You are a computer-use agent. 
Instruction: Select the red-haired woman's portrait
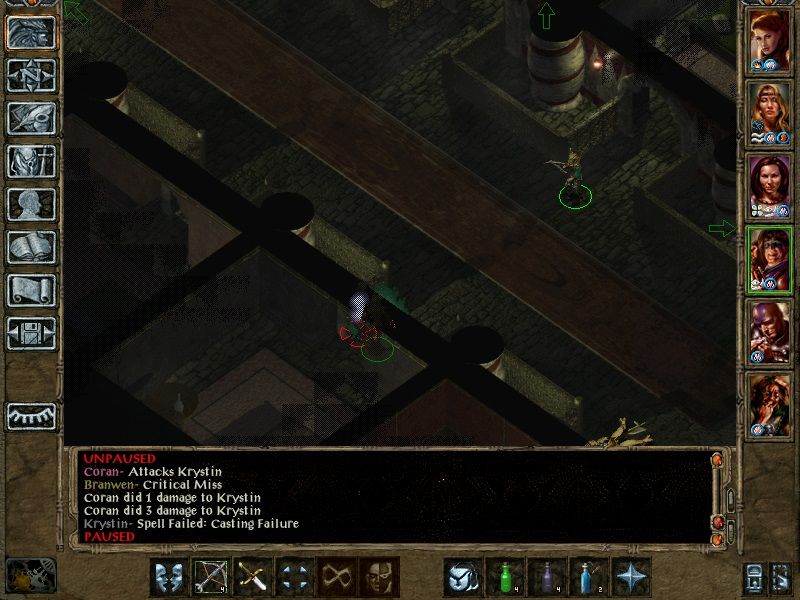769,40
